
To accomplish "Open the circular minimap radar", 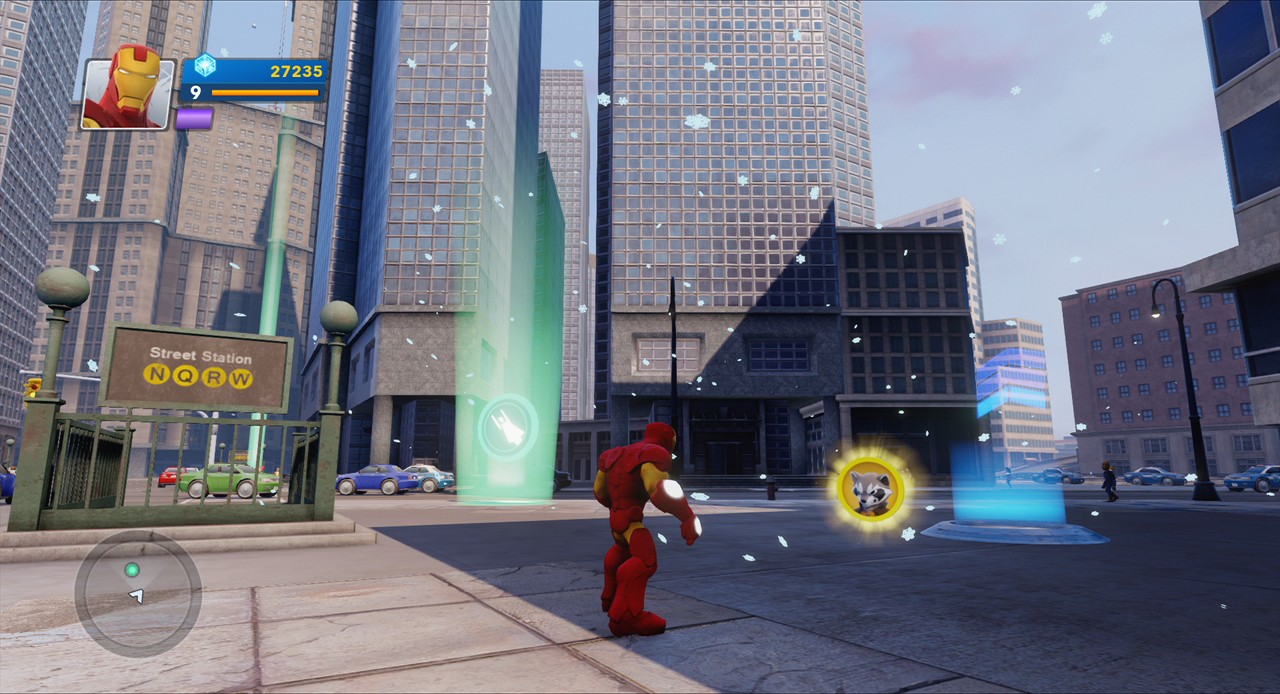I will [138, 593].
